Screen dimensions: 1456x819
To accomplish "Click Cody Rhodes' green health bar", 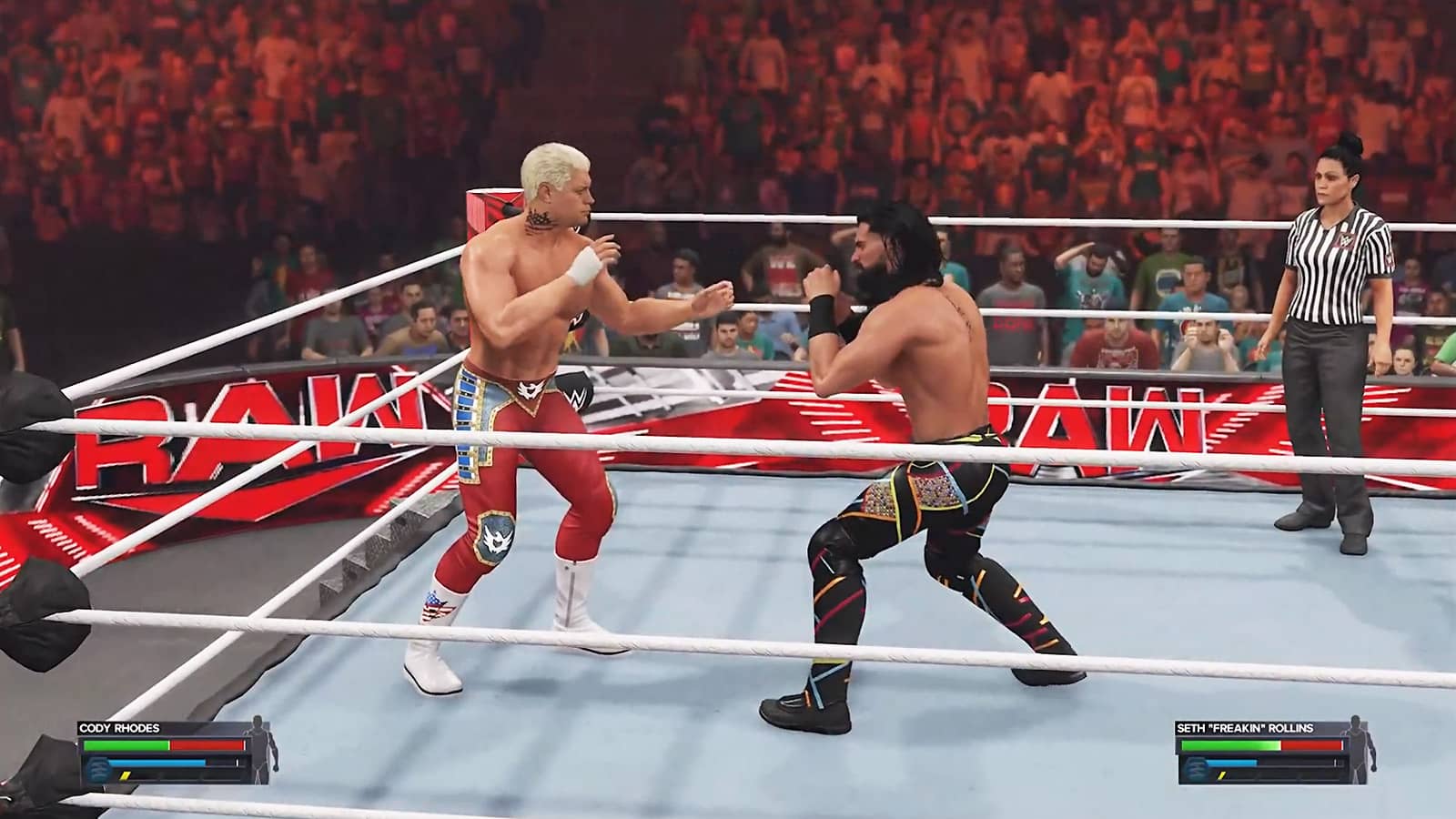I will click(127, 744).
